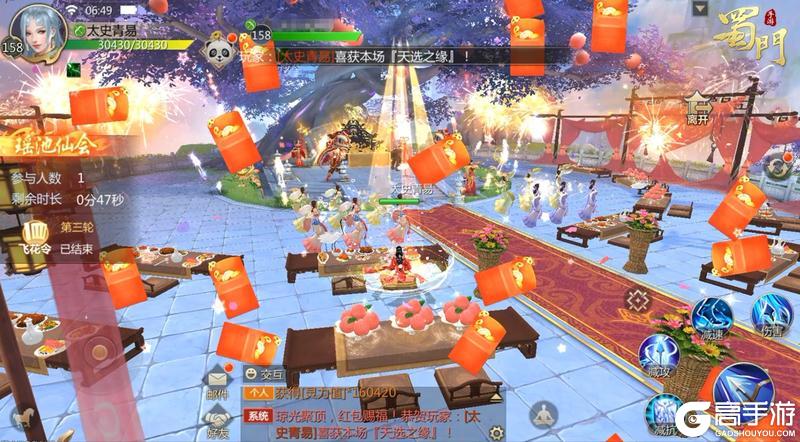The width and height of the screenshot is (800, 442).
Task: Tap the meditation pose icon
Action: pos(543,412)
